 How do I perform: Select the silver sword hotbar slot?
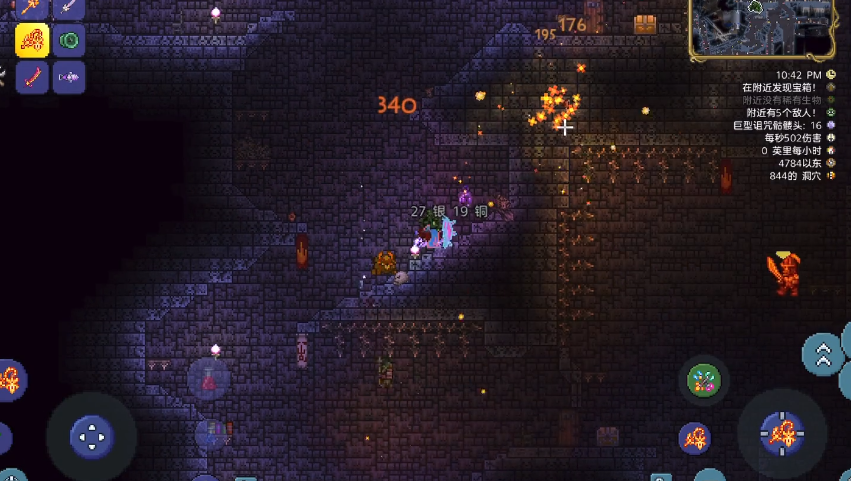[x=69, y=8]
